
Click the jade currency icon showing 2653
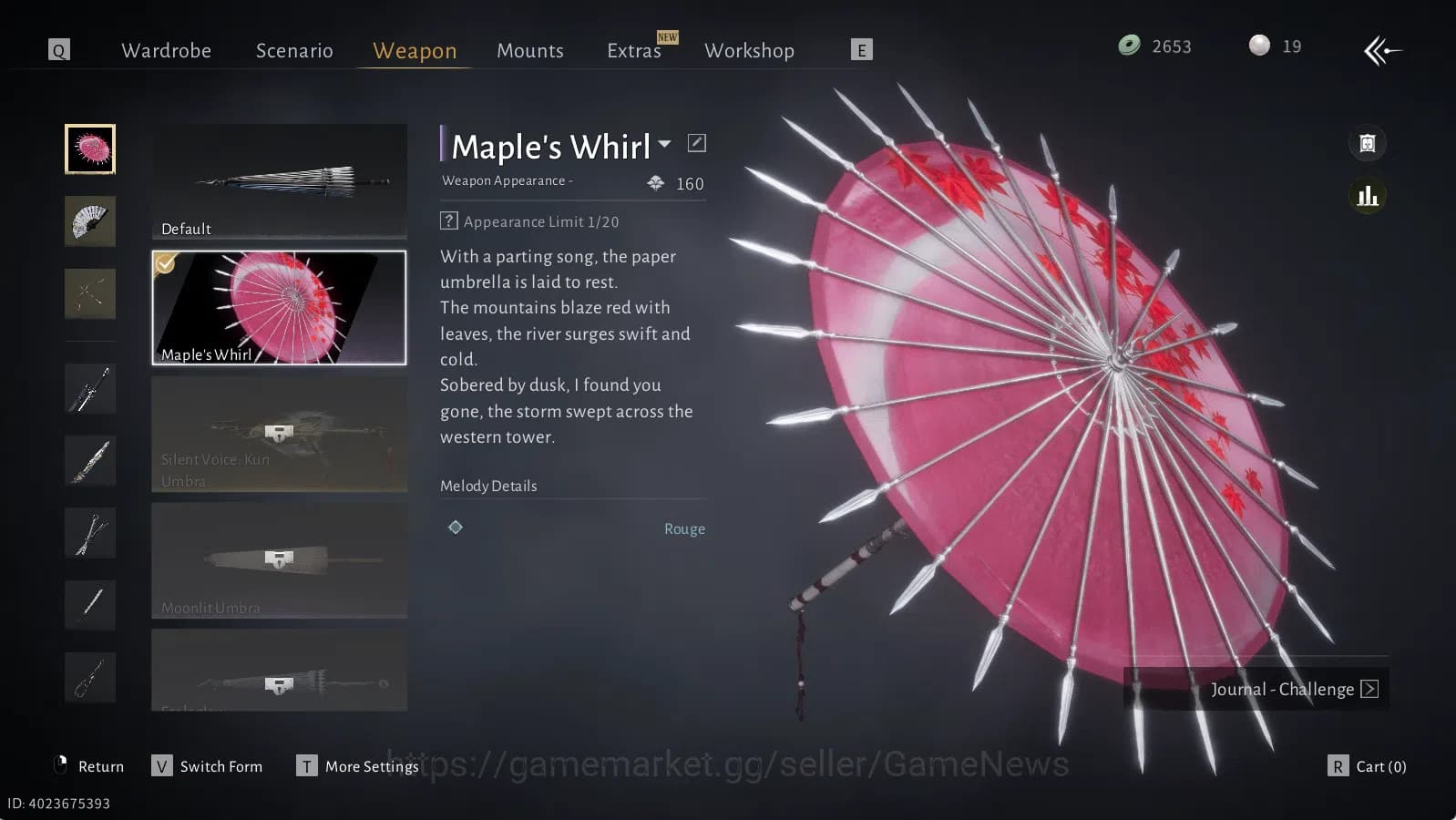(1127, 46)
